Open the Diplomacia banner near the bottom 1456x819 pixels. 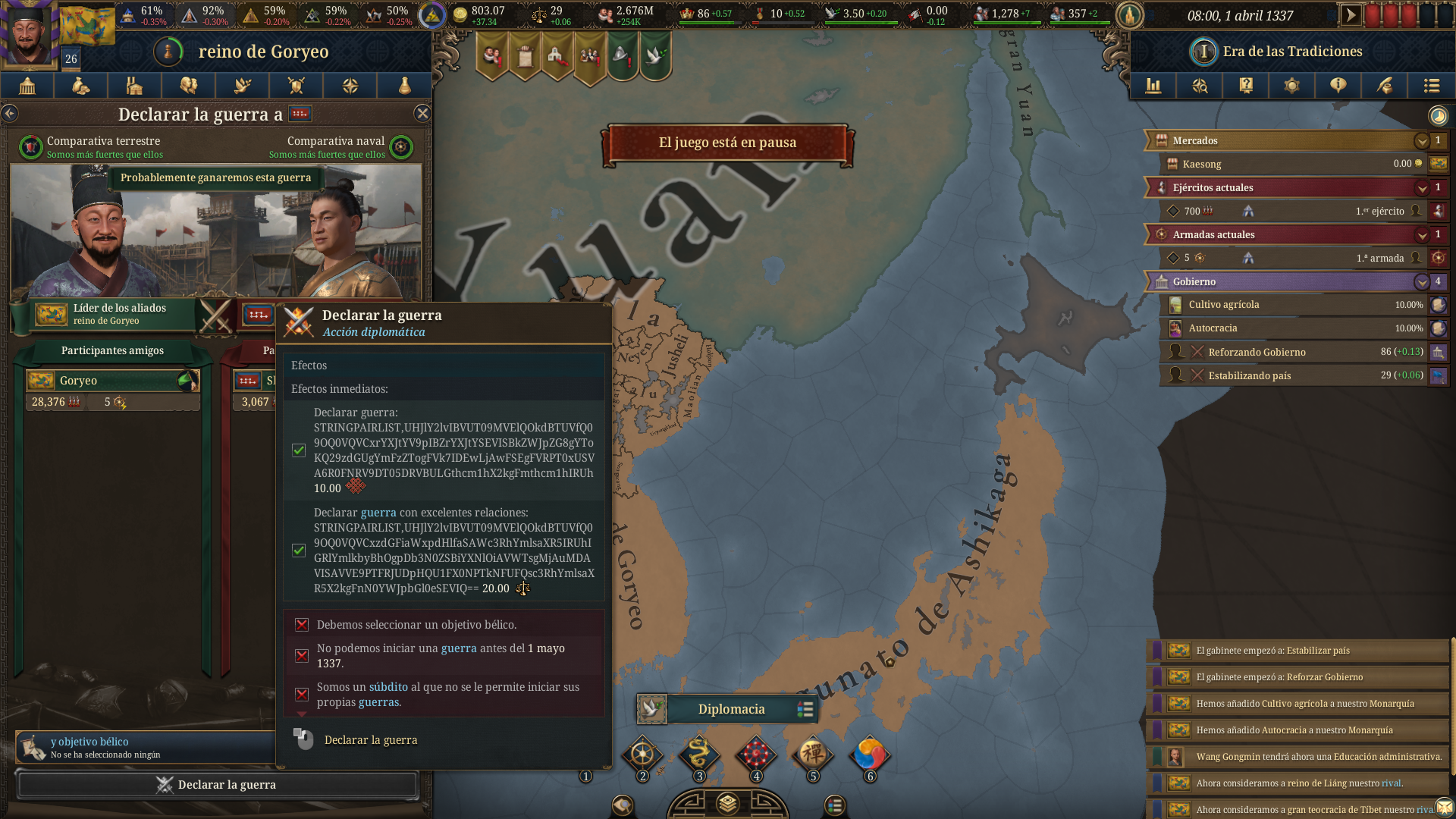(730, 708)
